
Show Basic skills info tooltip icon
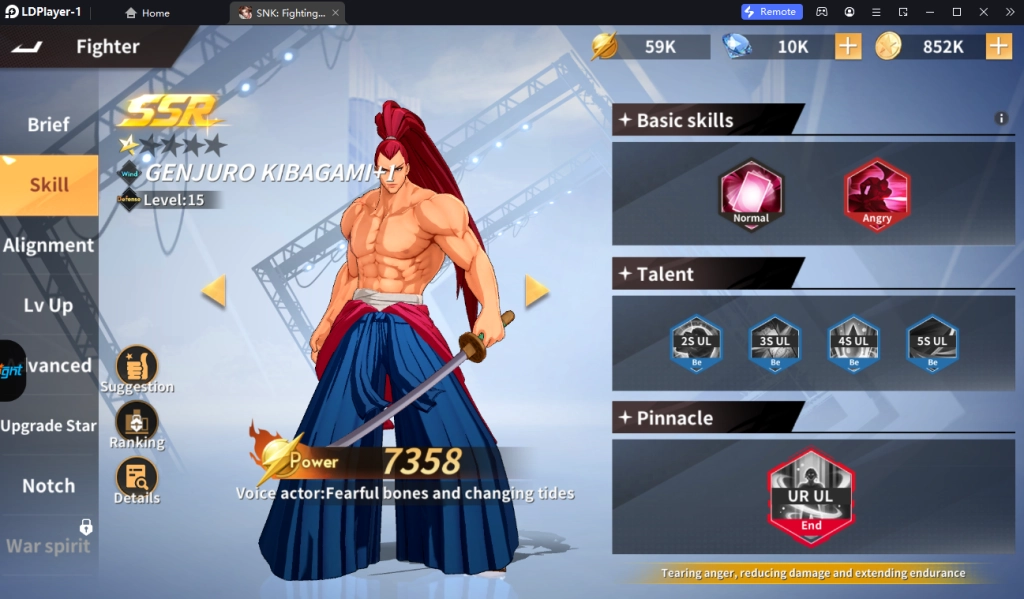click(x=1001, y=119)
